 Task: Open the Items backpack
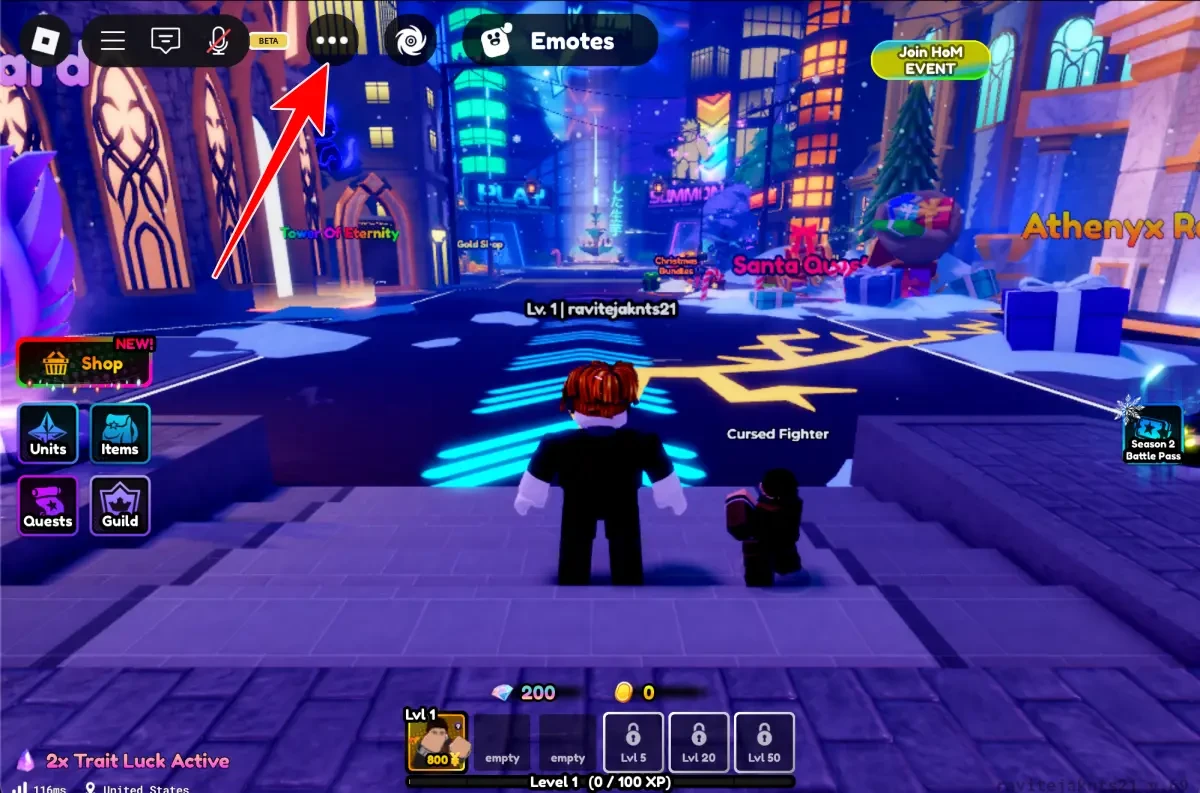pyautogui.click(x=120, y=434)
